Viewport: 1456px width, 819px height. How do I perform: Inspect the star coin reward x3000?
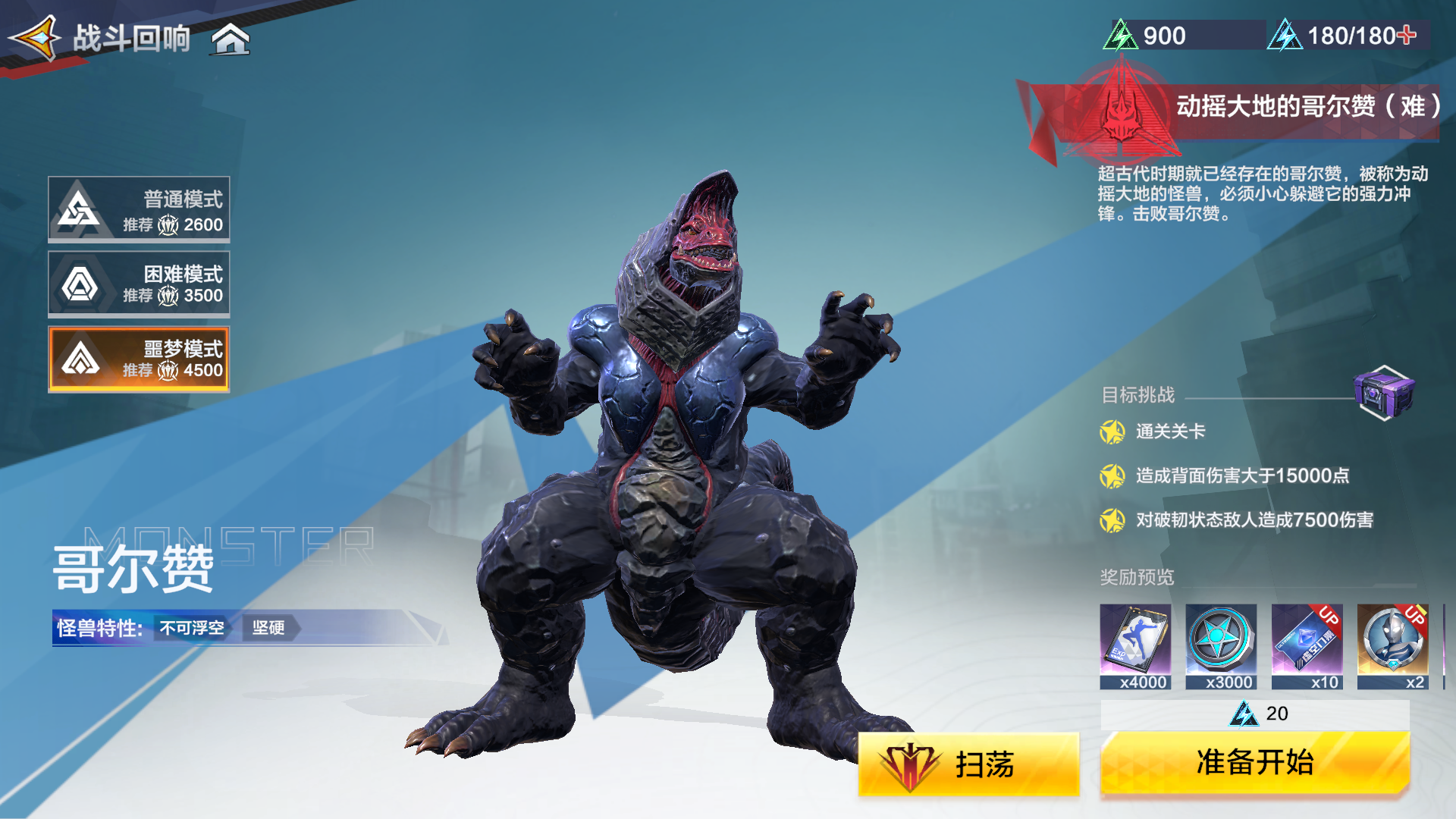click(1221, 646)
